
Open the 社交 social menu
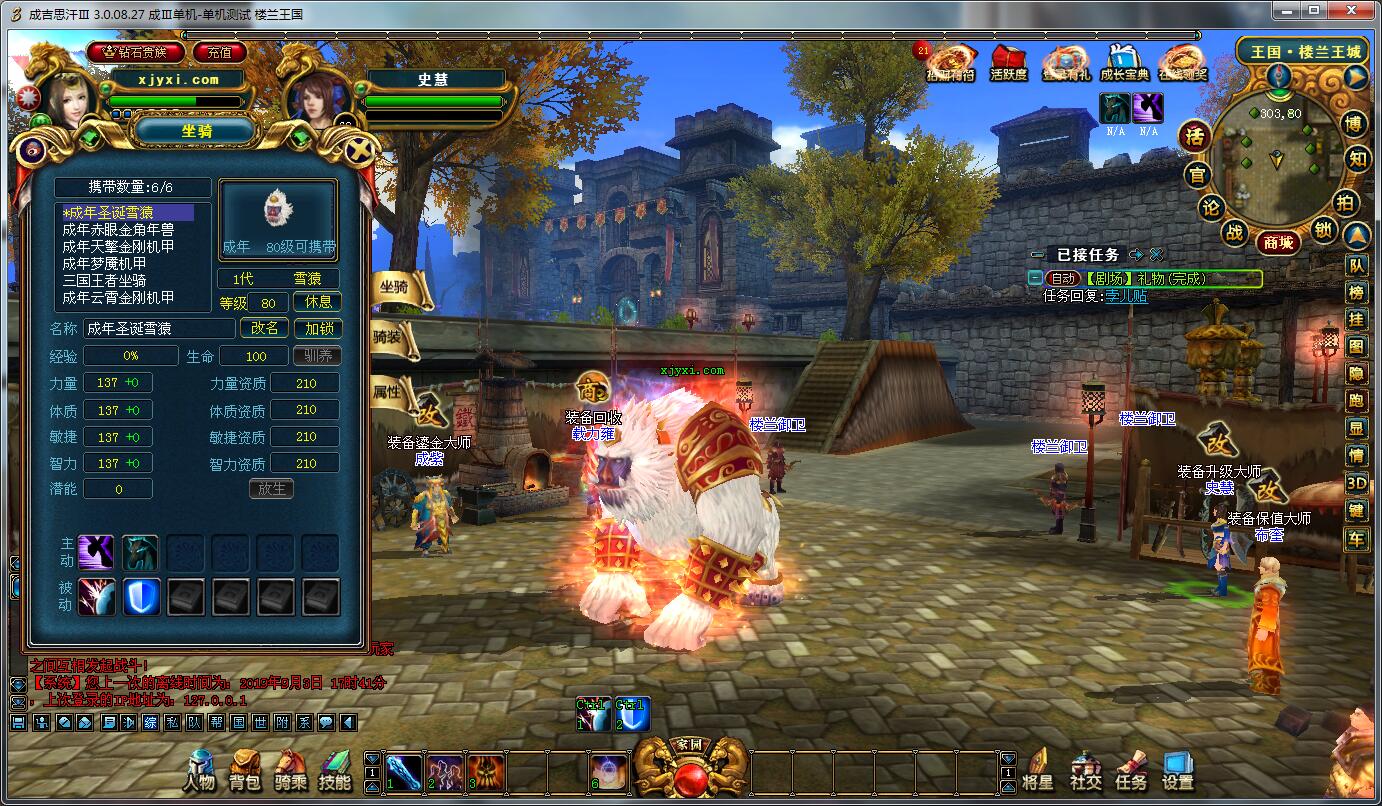click(1085, 770)
